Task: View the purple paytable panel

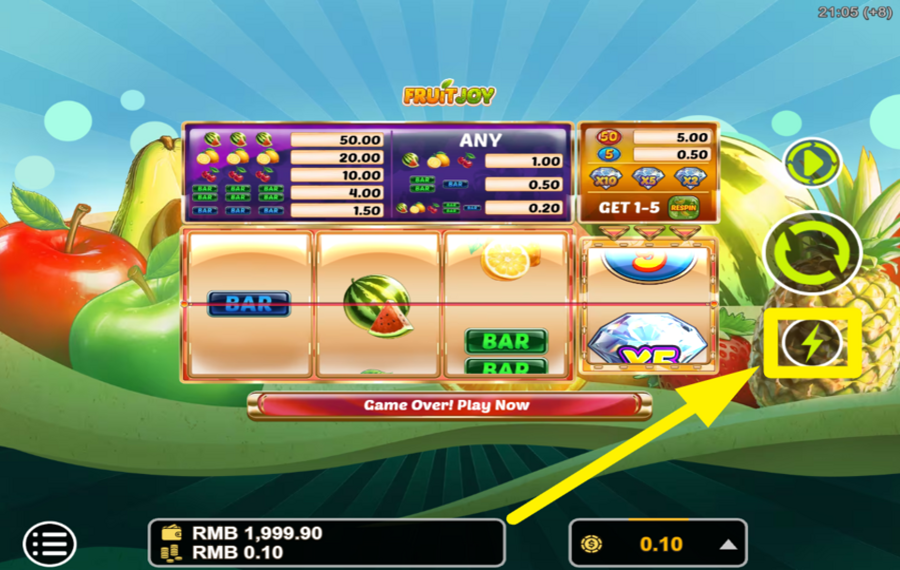Action: tap(377, 174)
